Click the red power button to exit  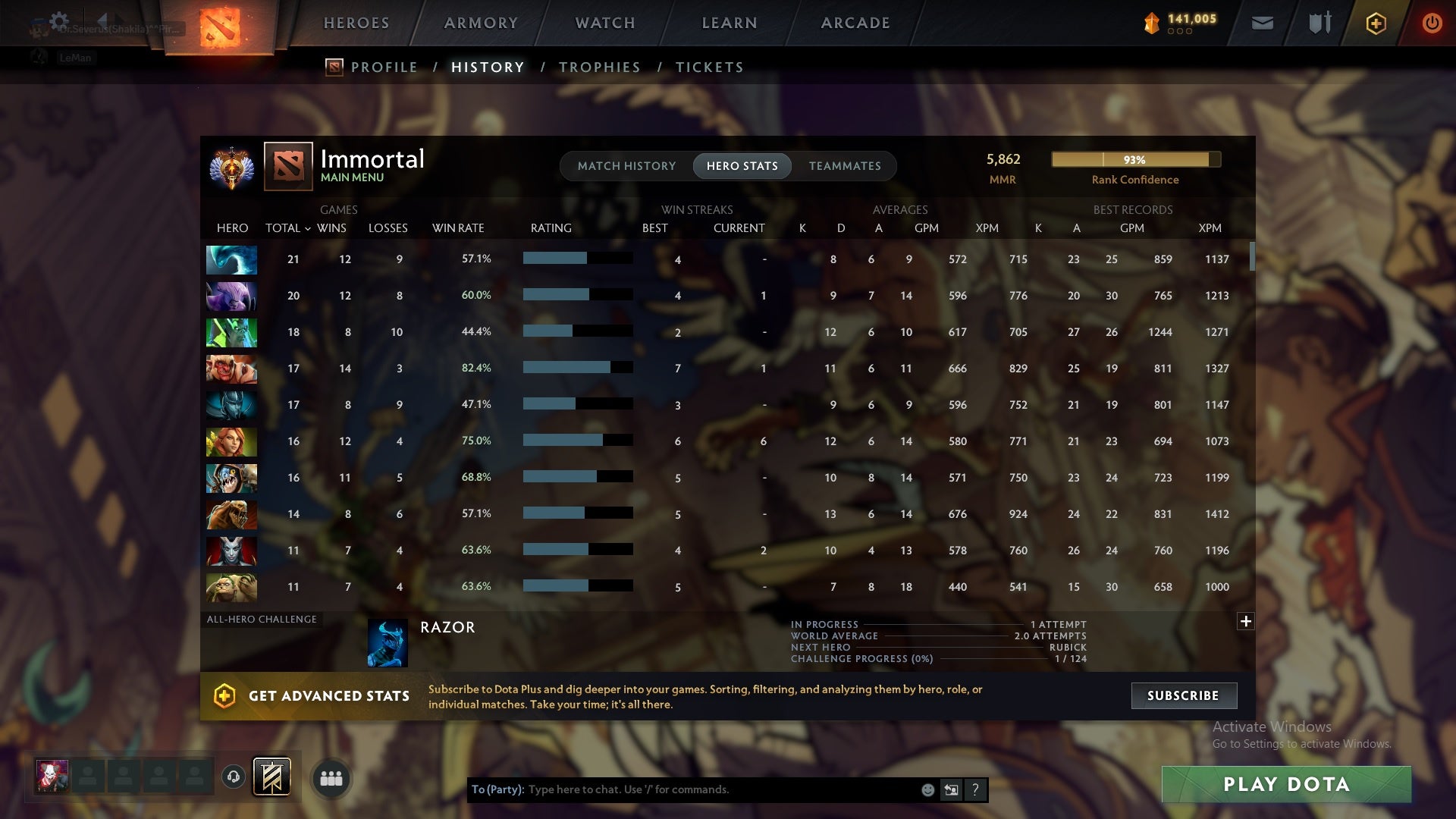1432,23
